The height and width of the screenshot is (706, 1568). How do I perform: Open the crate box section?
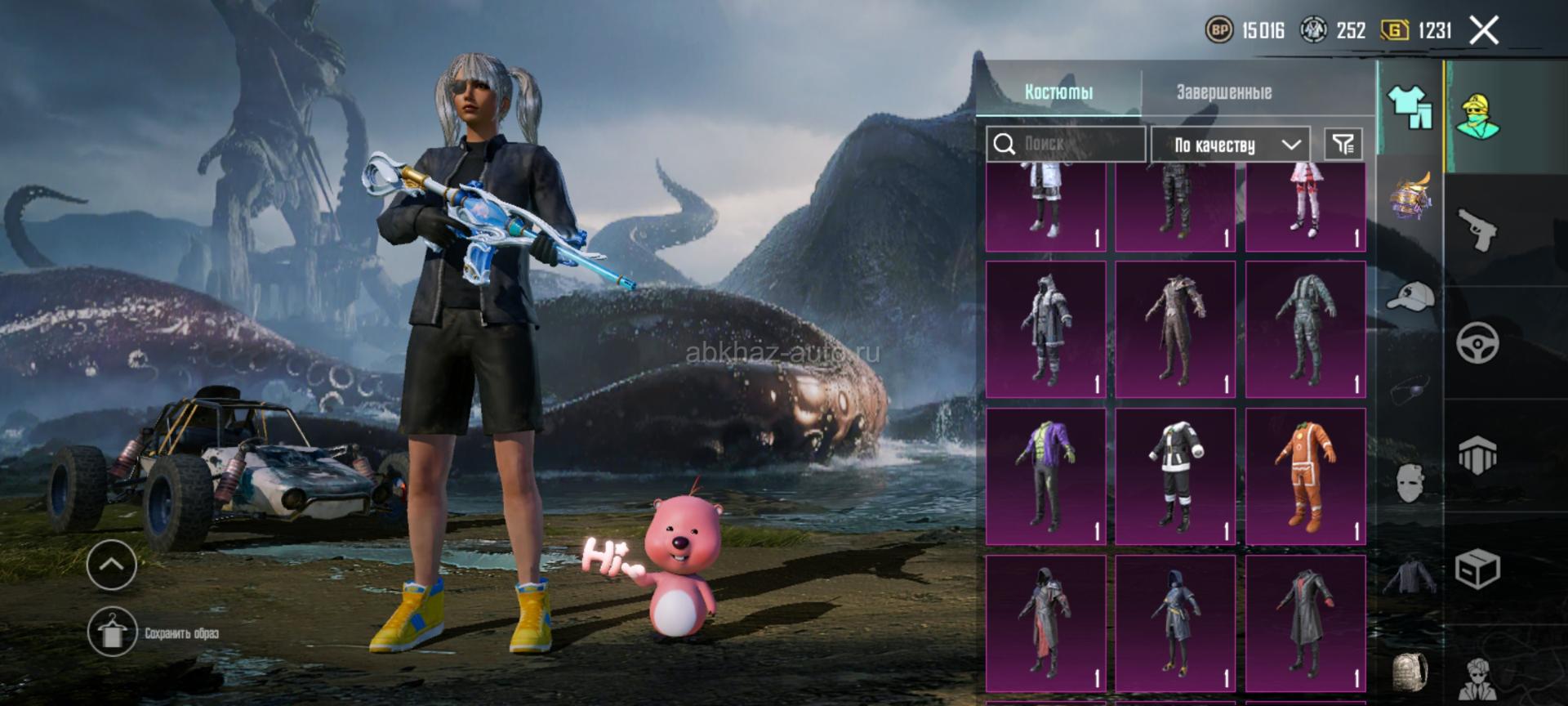(1477, 568)
